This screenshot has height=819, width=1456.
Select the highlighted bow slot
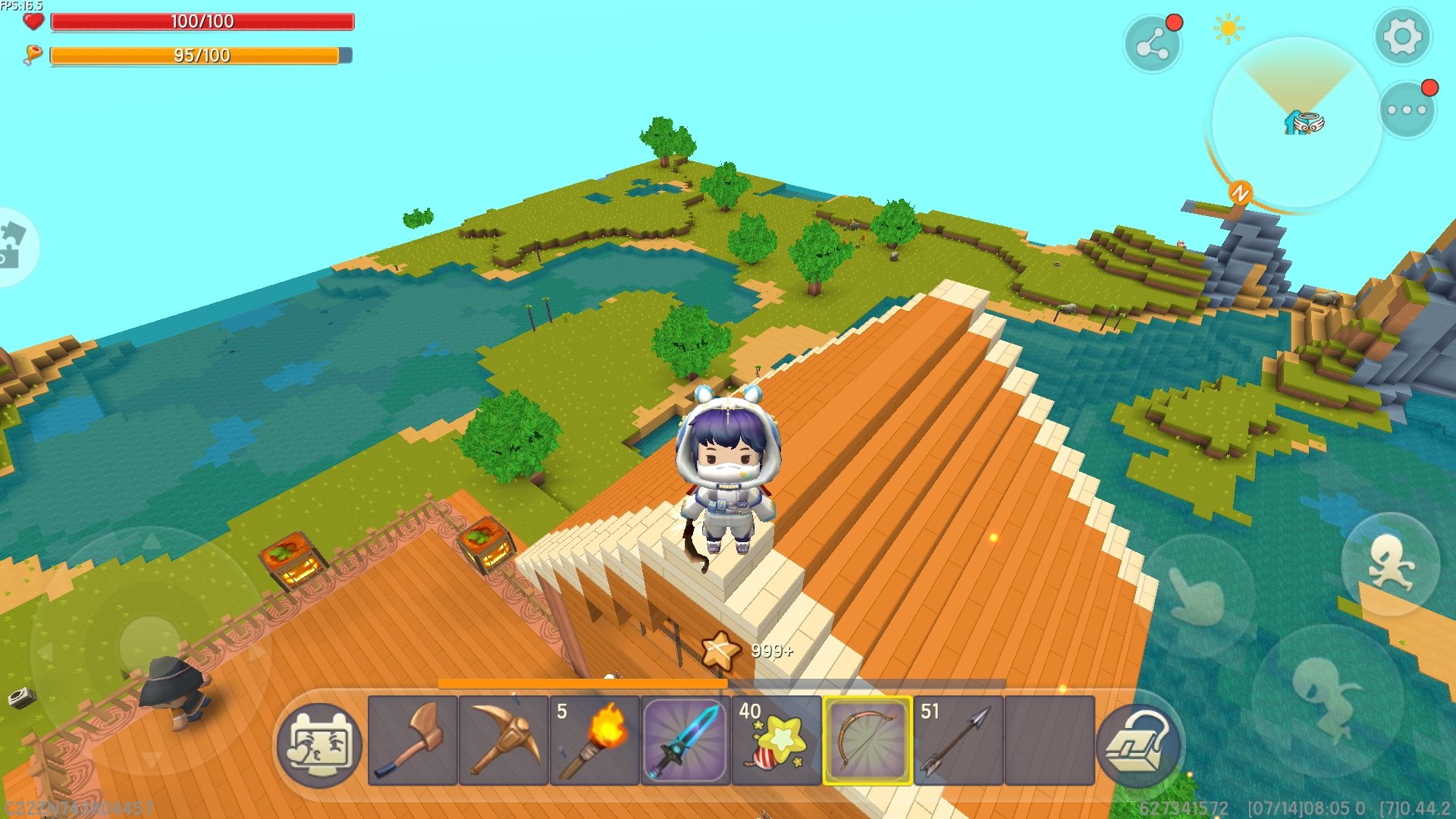point(868,740)
